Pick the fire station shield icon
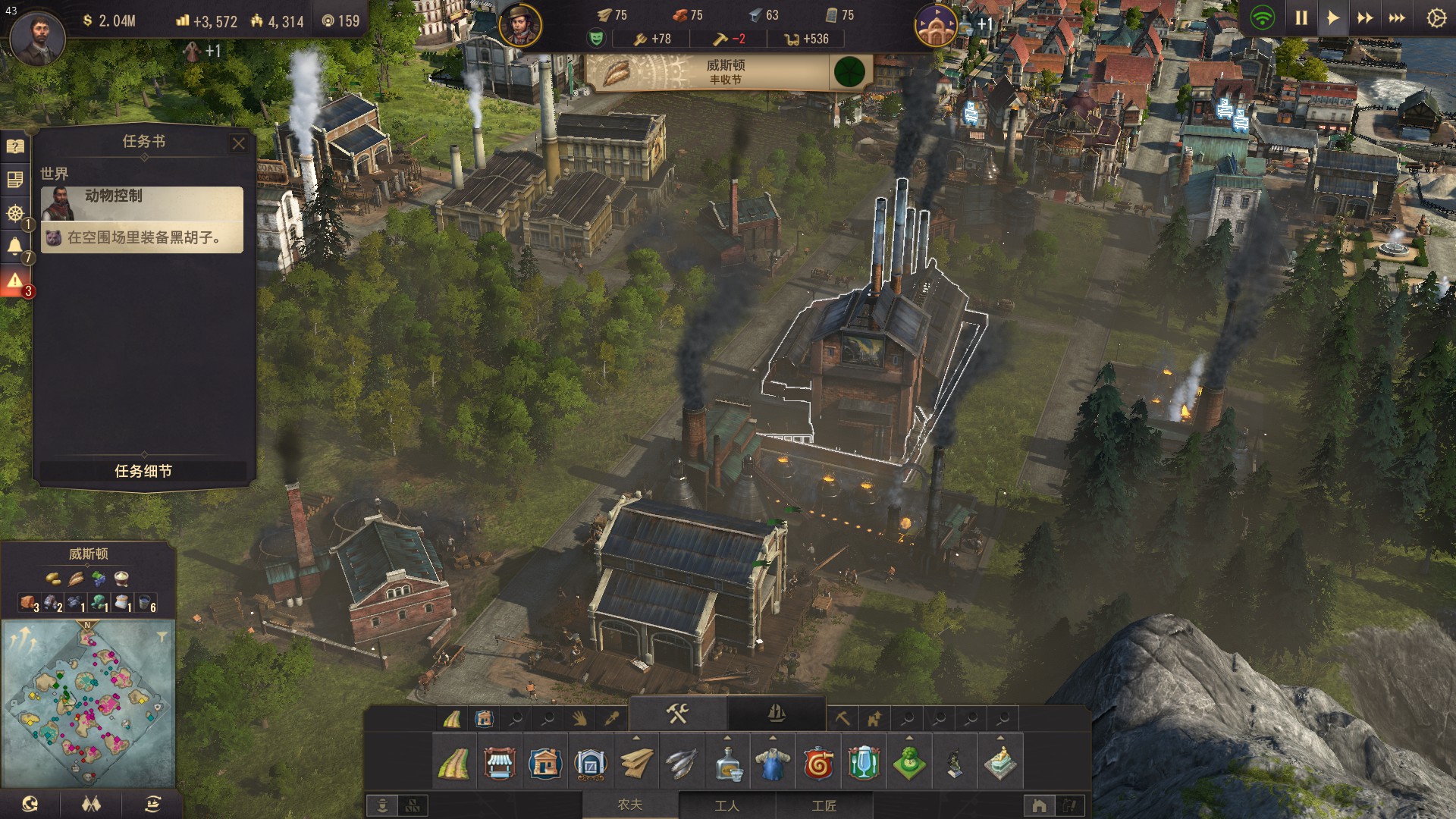The height and width of the screenshot is (819, 1456). pos(818,764)
